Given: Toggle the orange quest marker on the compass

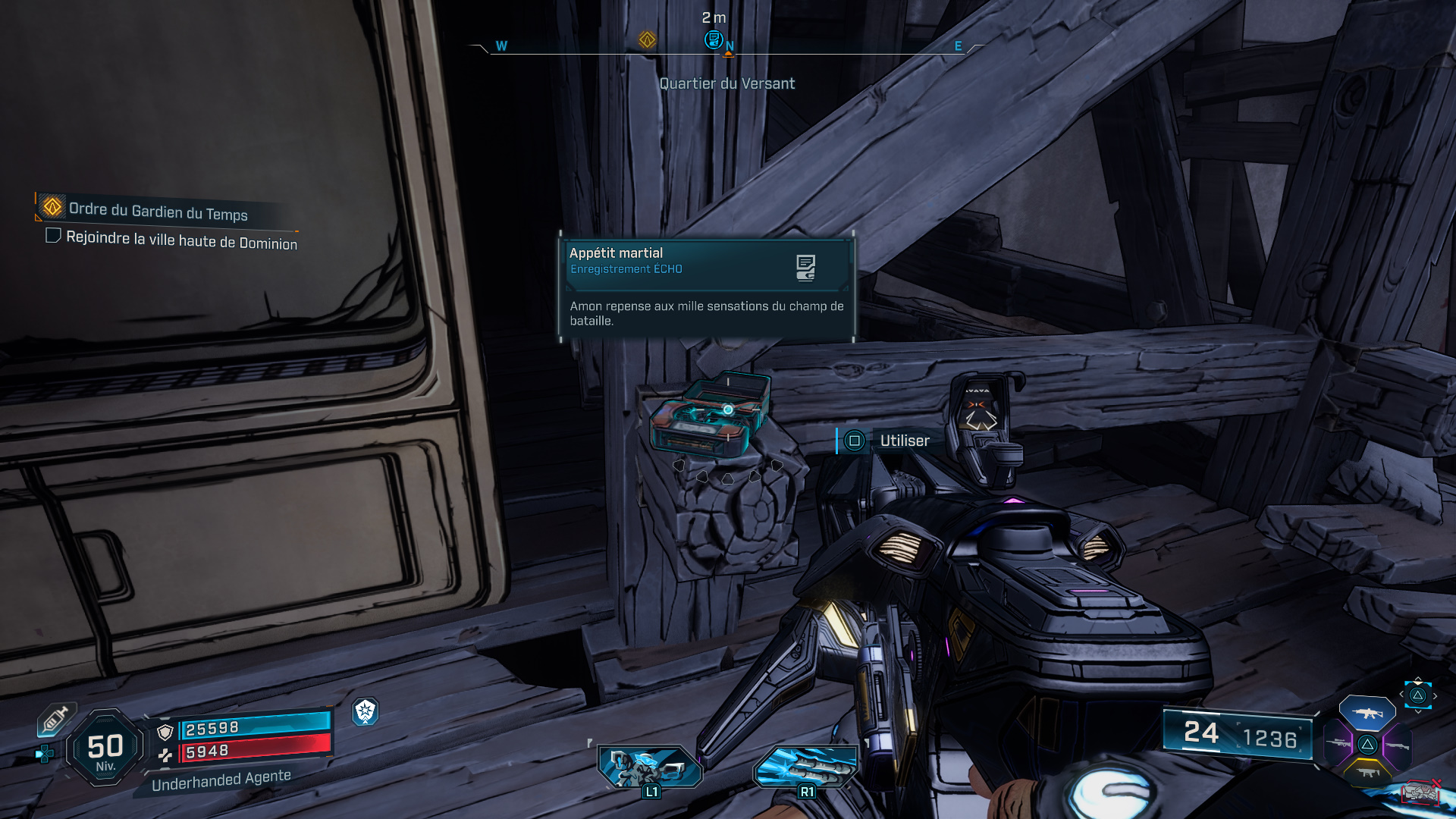Looking at the screenshot, I should pyautogui.click(x=645, y=39).
